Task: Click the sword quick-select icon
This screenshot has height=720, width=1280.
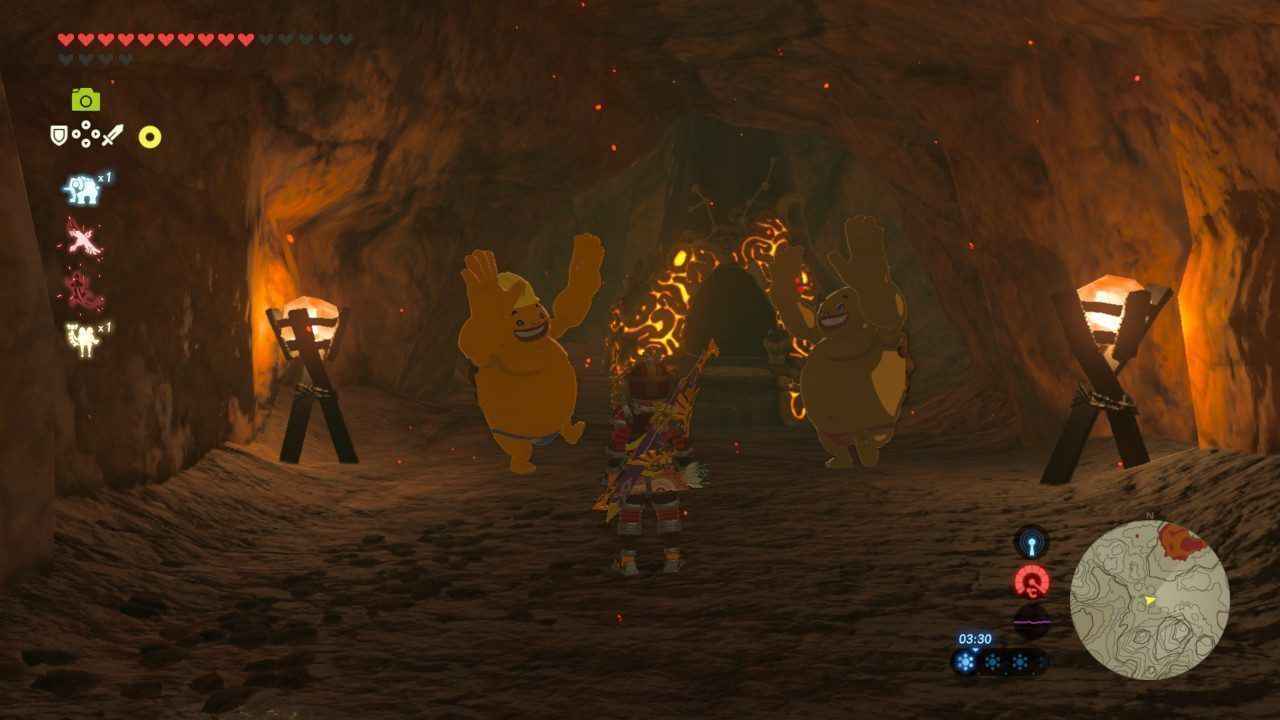Action: click(x=112, y=134)
